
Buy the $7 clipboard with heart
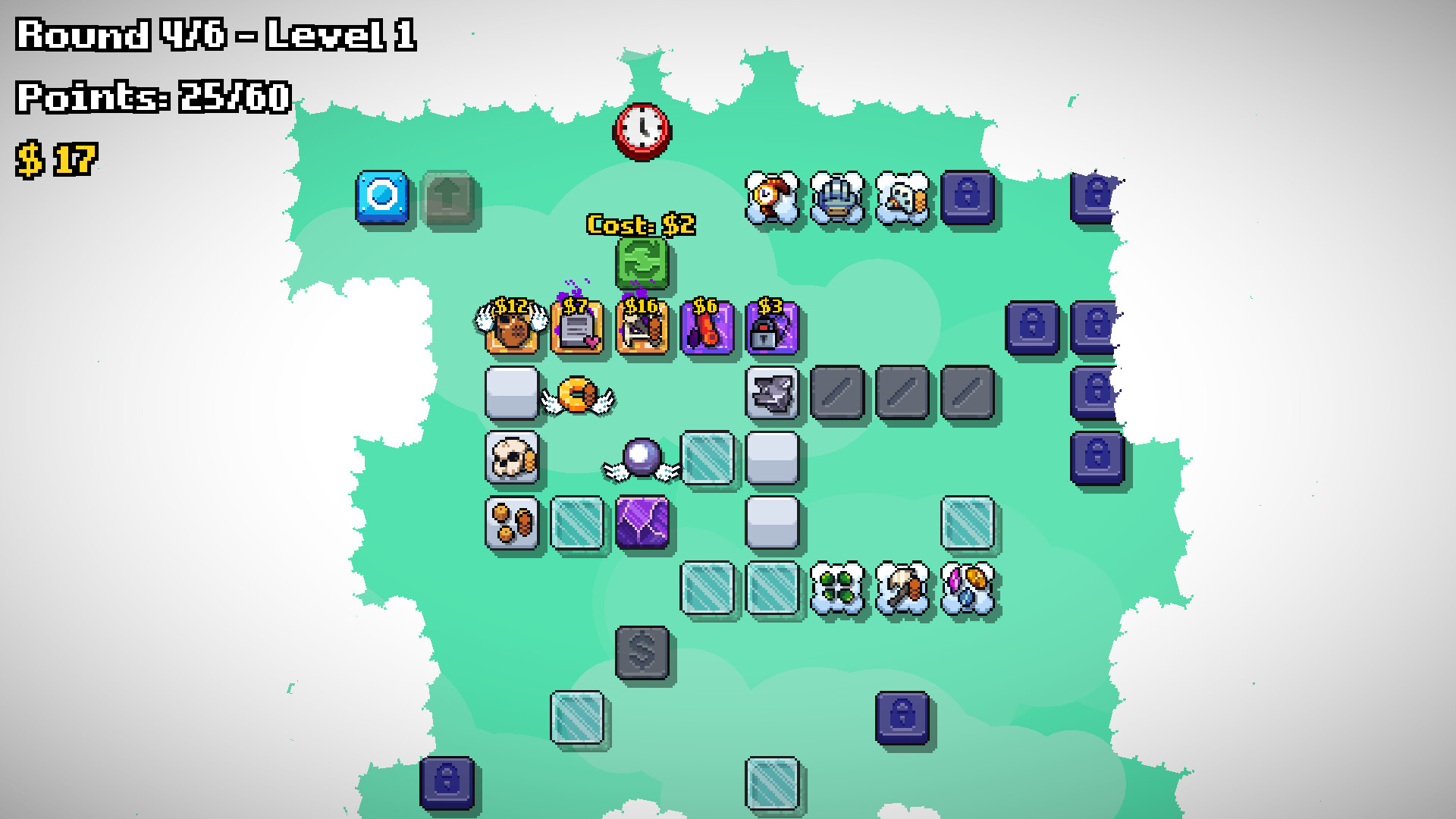coord(577,328)
